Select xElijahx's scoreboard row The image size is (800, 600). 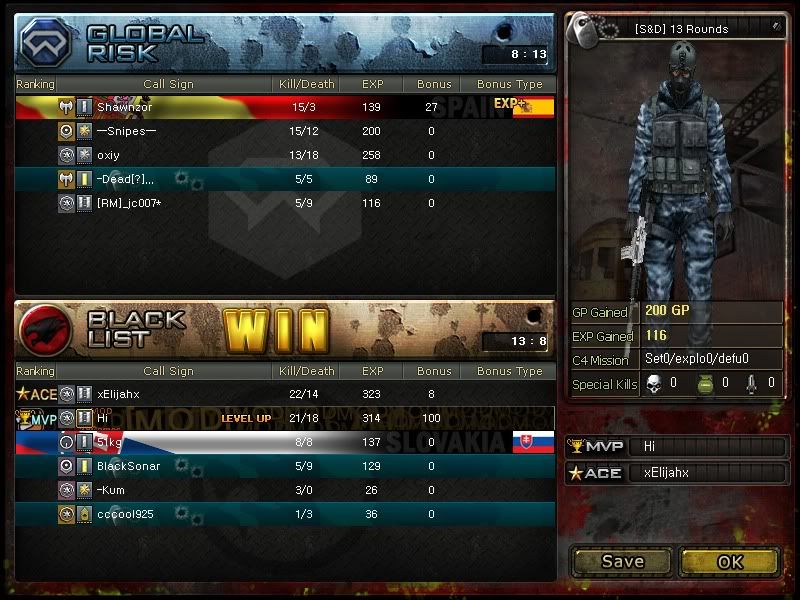click(x=285, y=394)
